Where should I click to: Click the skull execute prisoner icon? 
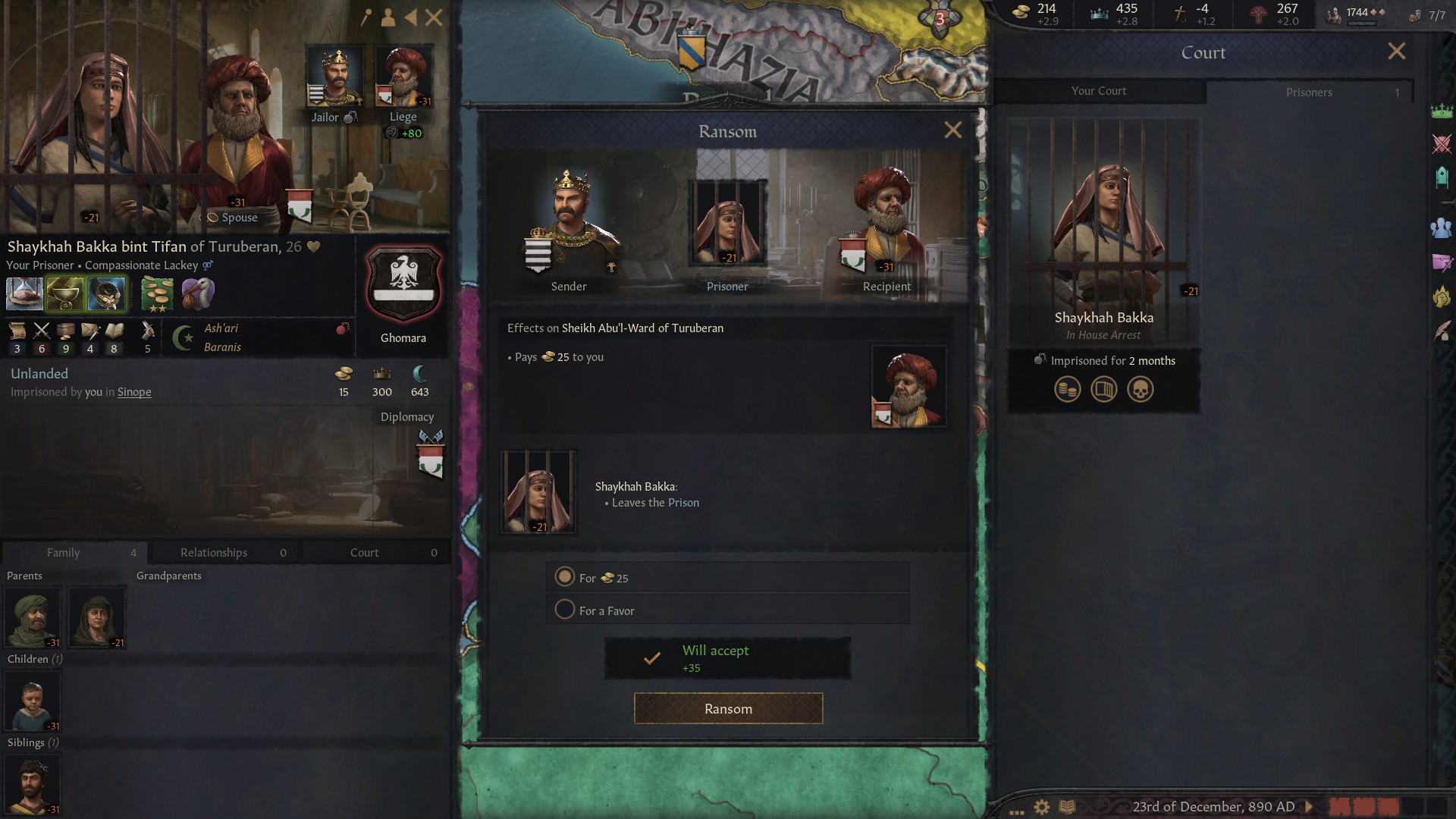(1140, 390)
